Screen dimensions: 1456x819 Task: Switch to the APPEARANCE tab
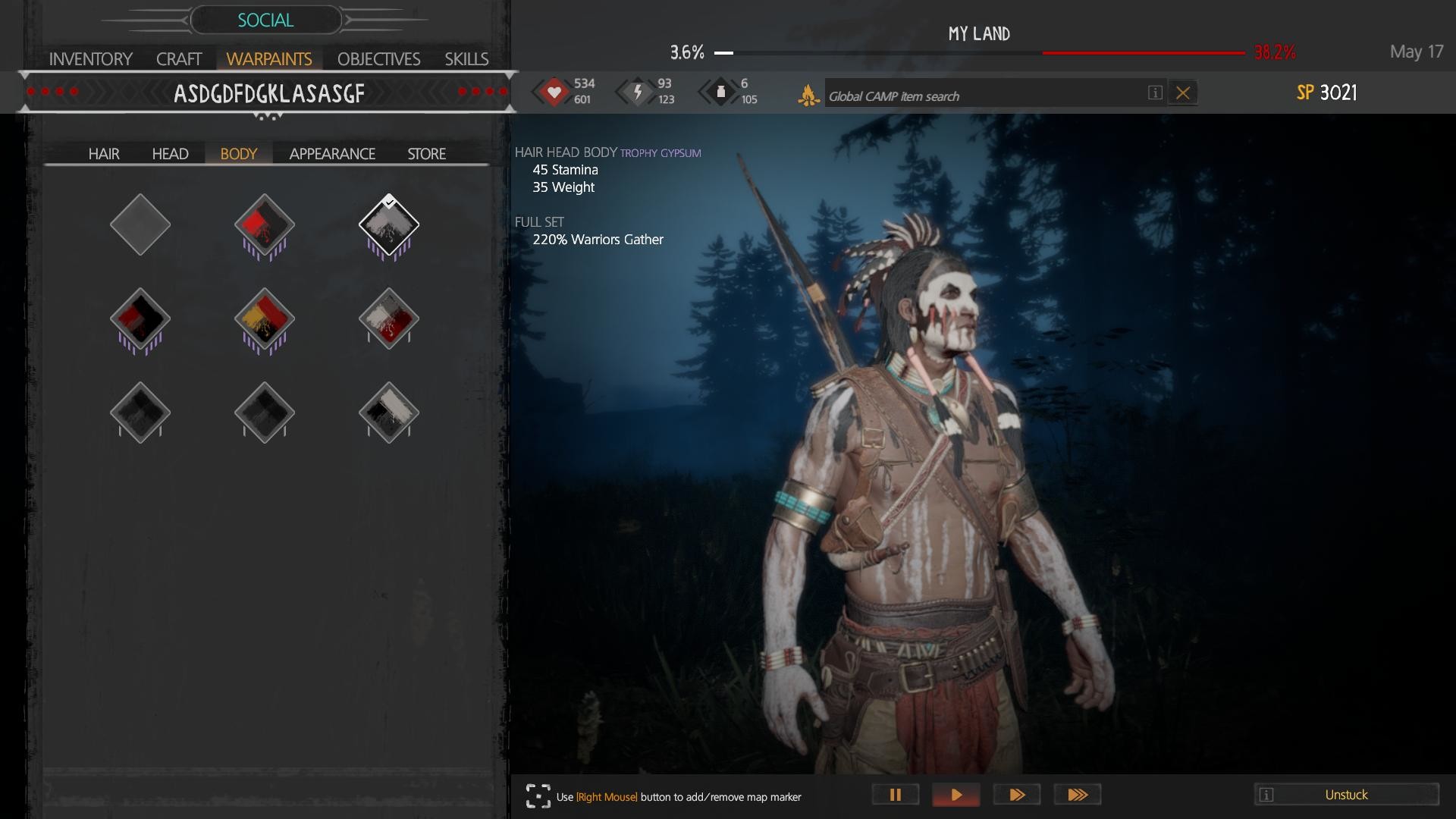click(331, 153)
